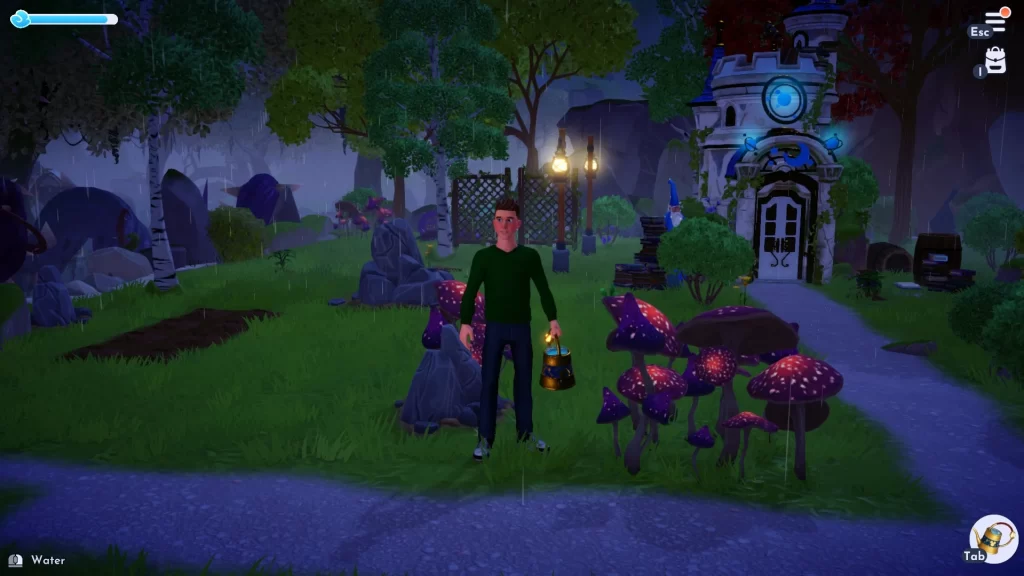
Task: Open the main menu hamburger icon
Action: pos(995,21)
